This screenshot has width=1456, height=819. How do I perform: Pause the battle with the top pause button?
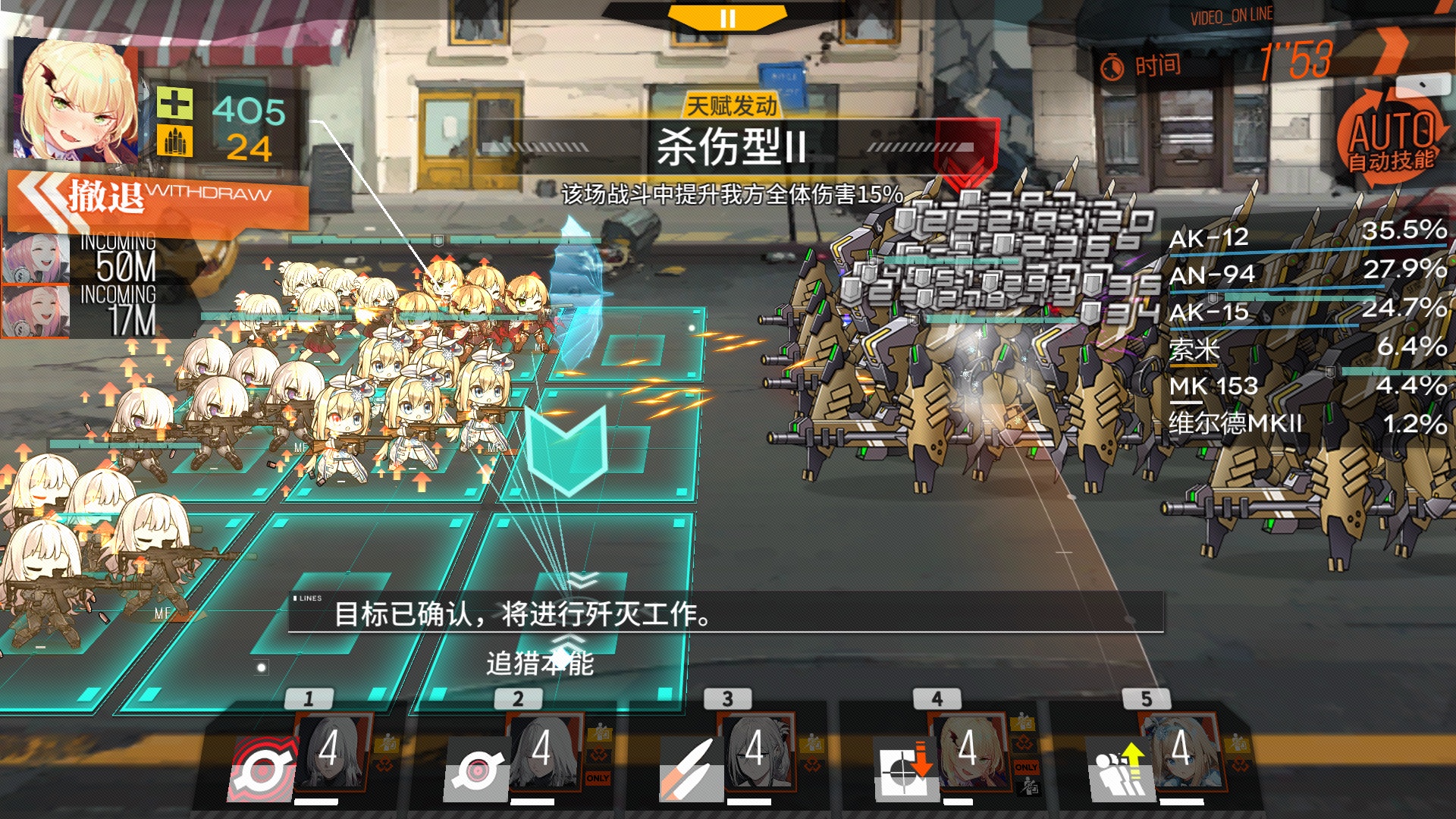(x=727, y=17)
